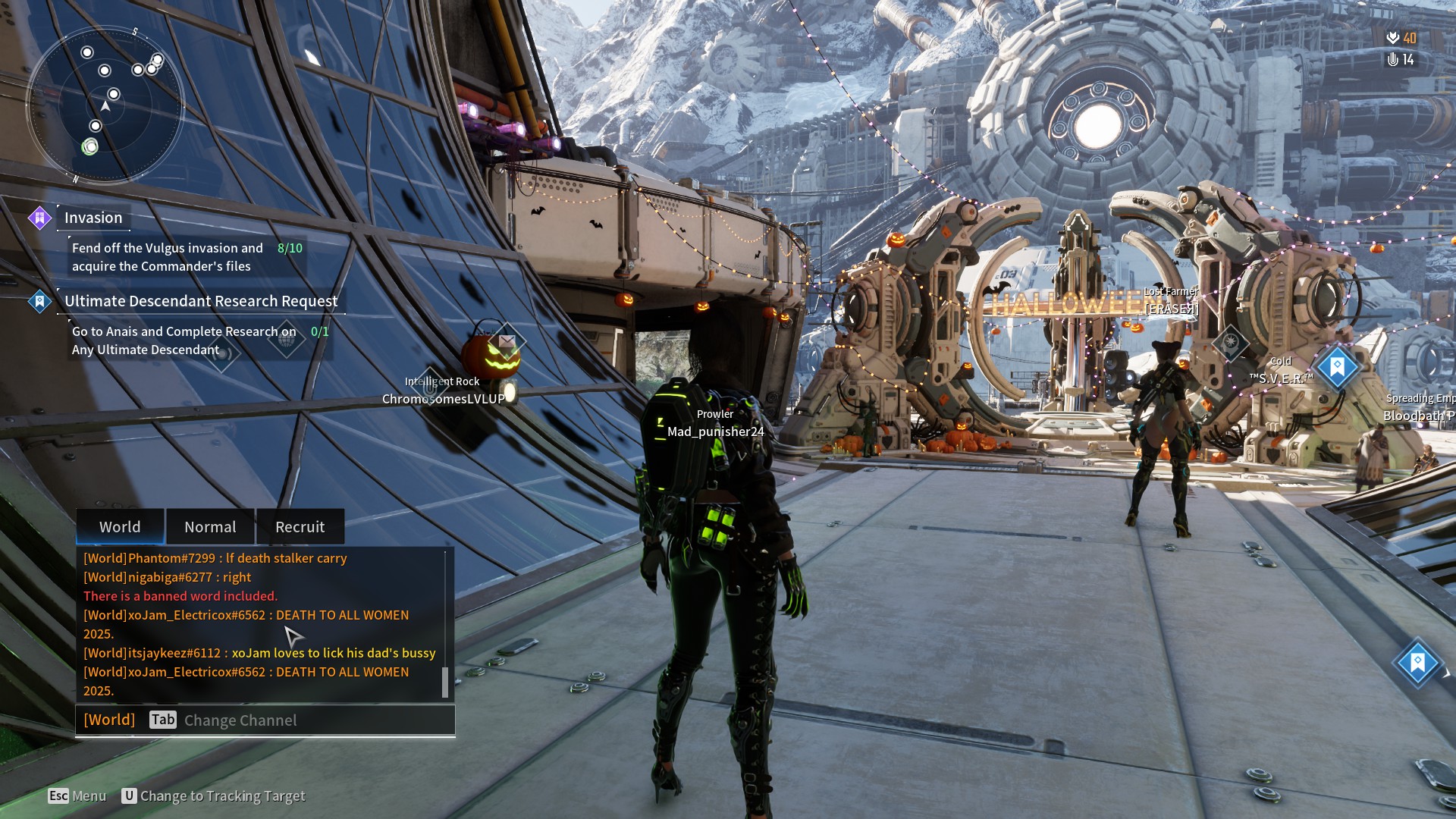Viewport: 1456px width, 819px height.
Task: Click the chat log scrollbar
Action: [445, 682]
